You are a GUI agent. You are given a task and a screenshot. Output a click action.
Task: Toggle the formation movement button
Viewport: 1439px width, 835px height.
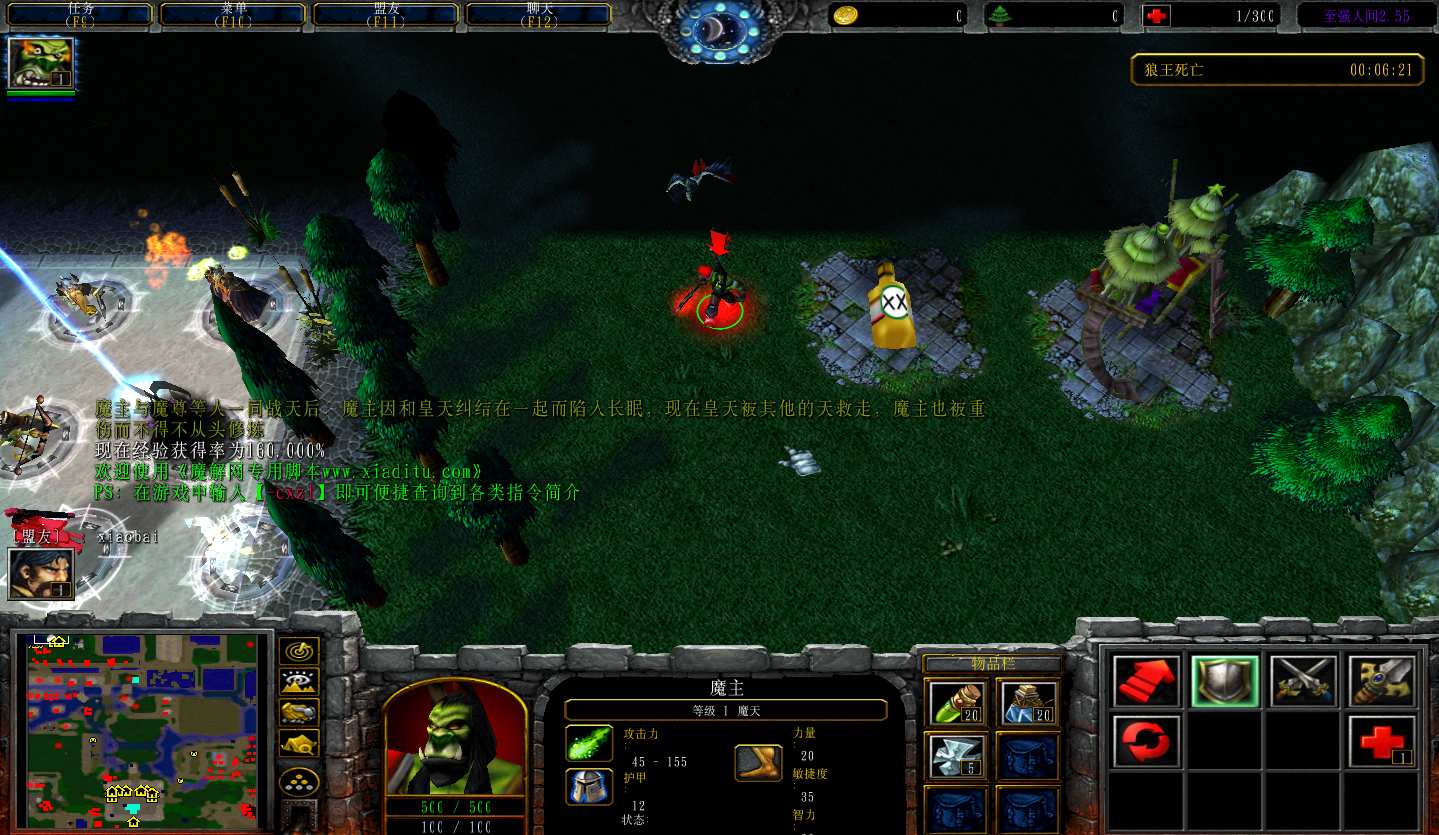(x=299, y=780)
